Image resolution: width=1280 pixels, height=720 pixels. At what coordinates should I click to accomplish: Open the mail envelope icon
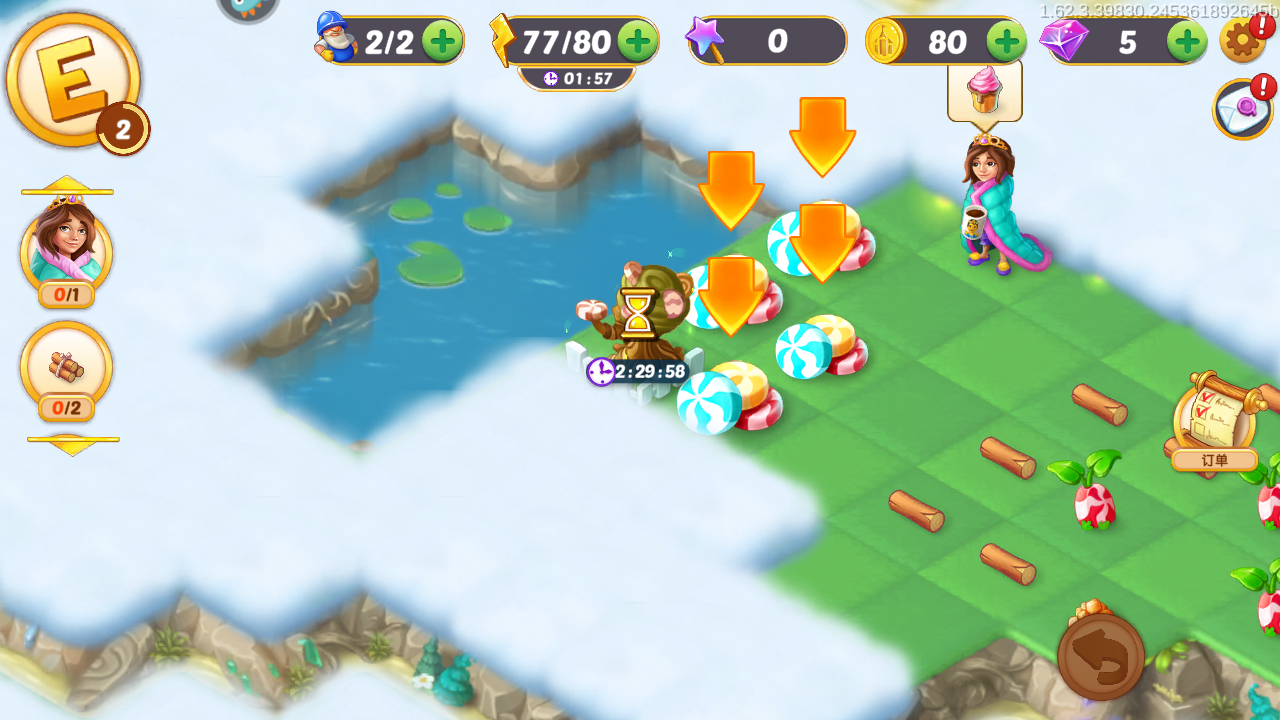(1242, 110)
